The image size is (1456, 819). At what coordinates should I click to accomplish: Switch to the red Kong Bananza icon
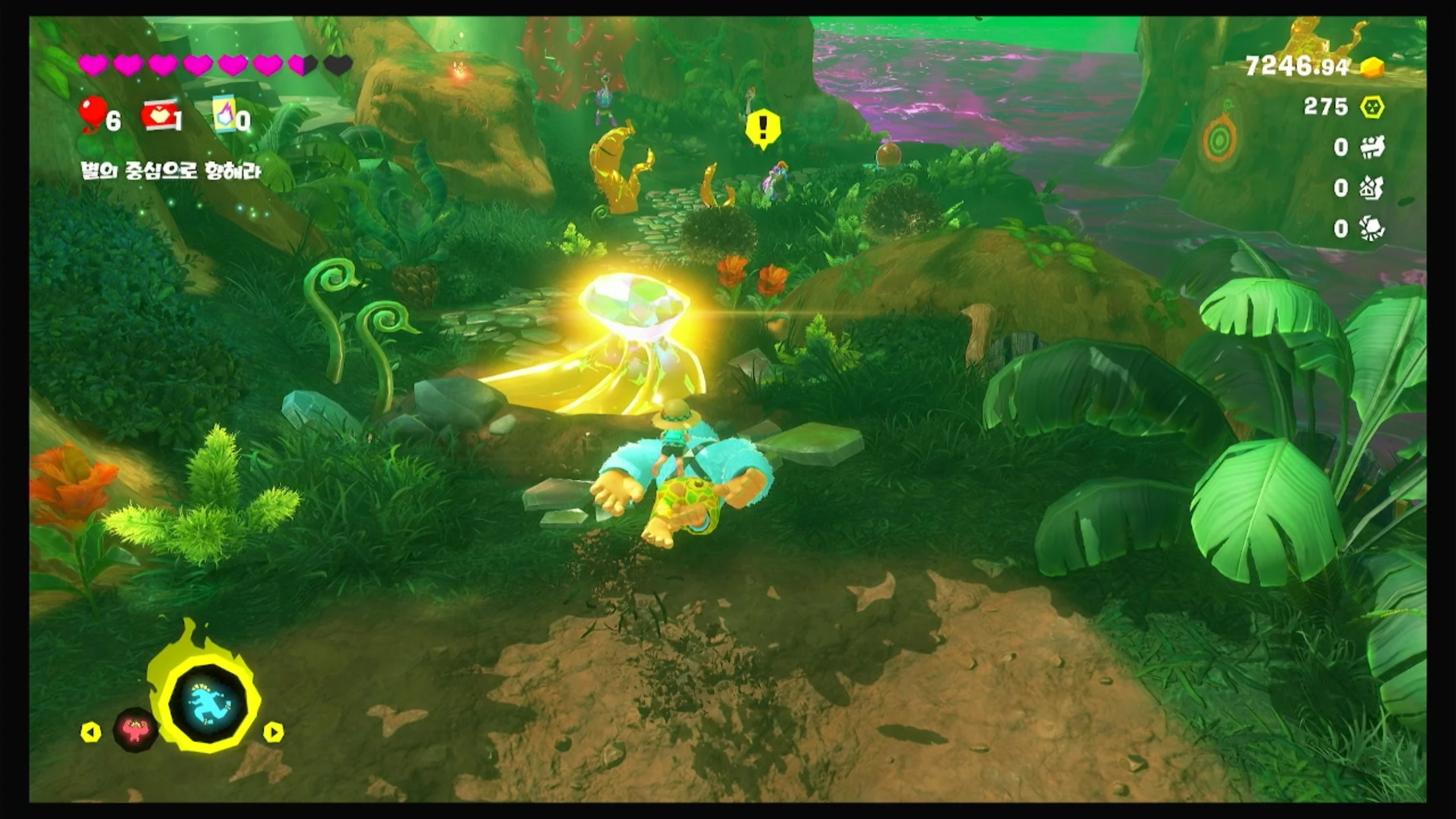135,729
